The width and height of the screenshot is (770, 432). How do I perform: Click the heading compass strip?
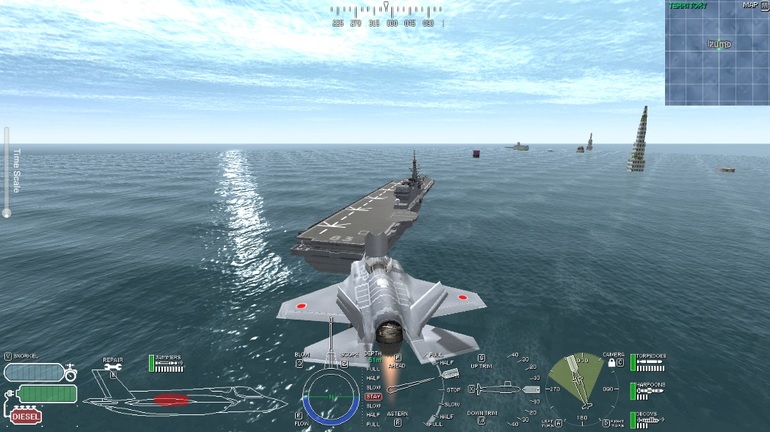pos(385,22)
